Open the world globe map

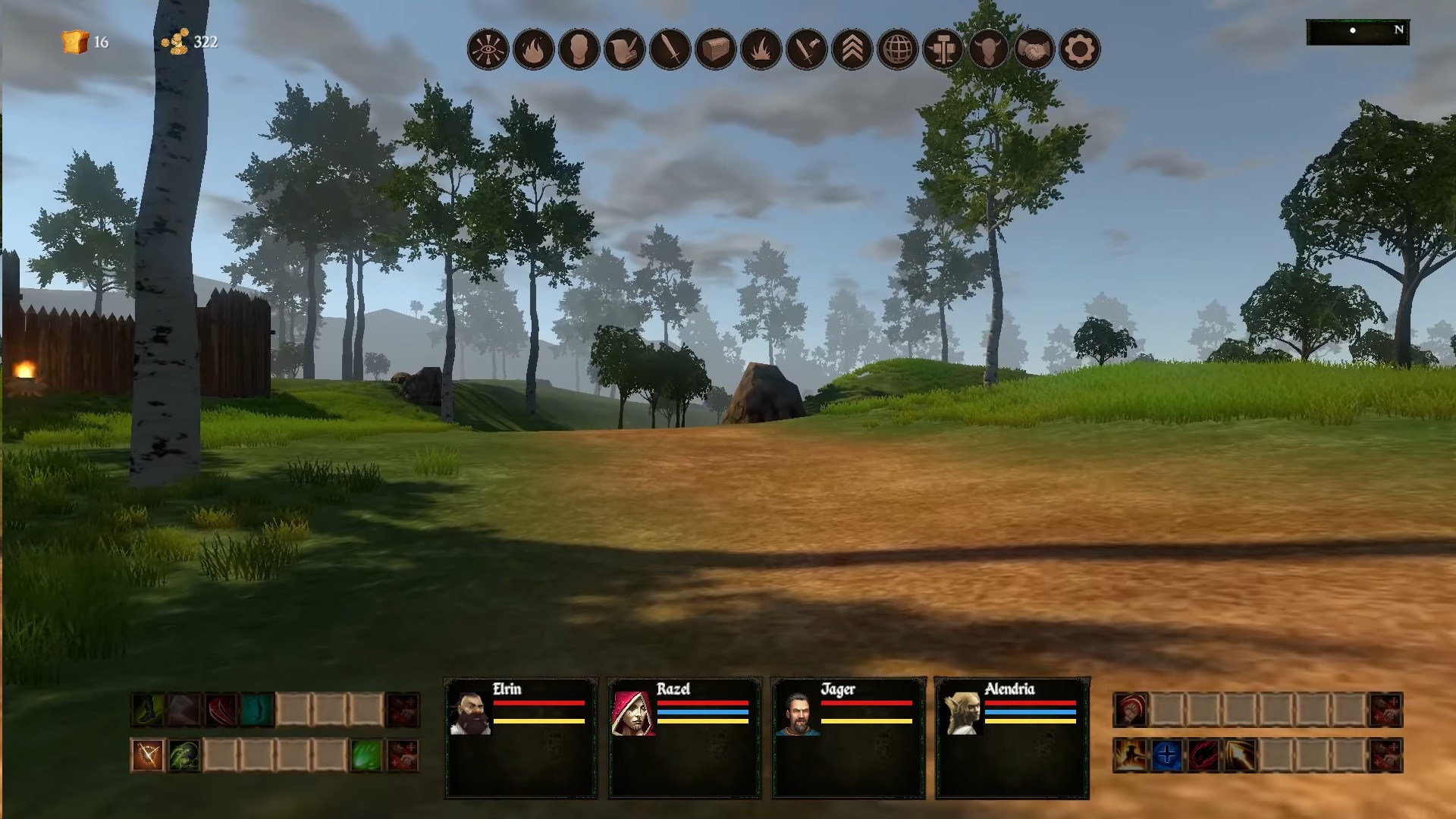tap(897, 51)
